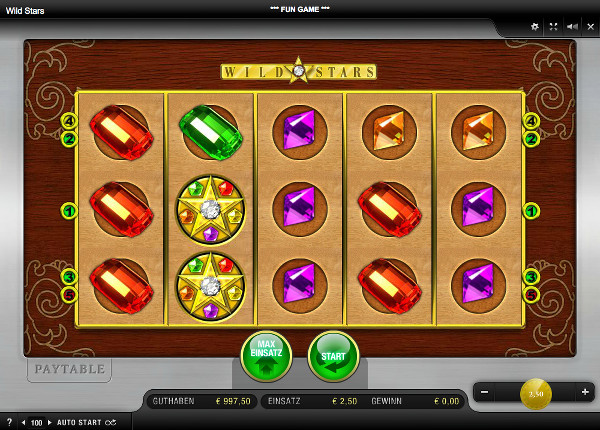Open the PAYTABLE
The width and height of the screenshot is (600, 430).
tap(69, 369)
